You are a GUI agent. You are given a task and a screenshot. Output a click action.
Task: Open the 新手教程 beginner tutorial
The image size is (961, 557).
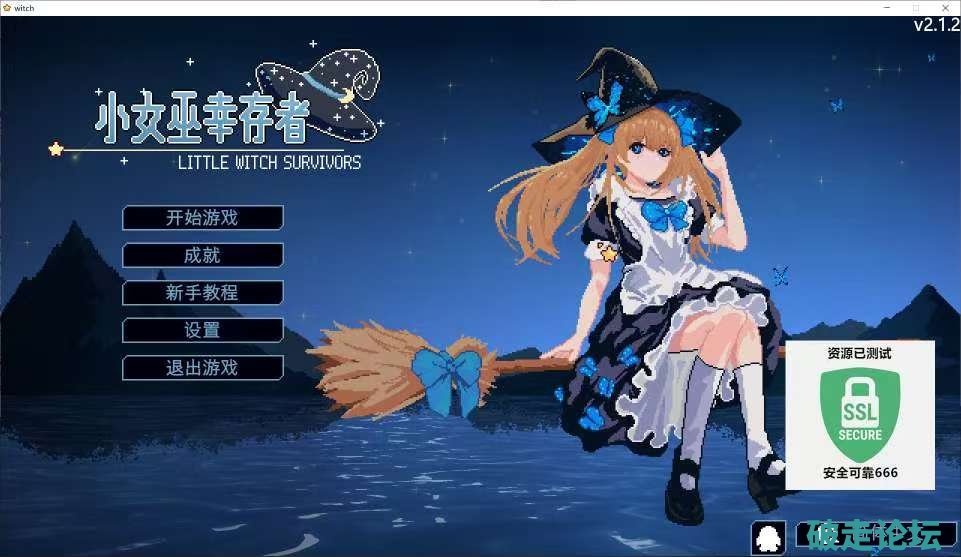click(x=202, y=293)
